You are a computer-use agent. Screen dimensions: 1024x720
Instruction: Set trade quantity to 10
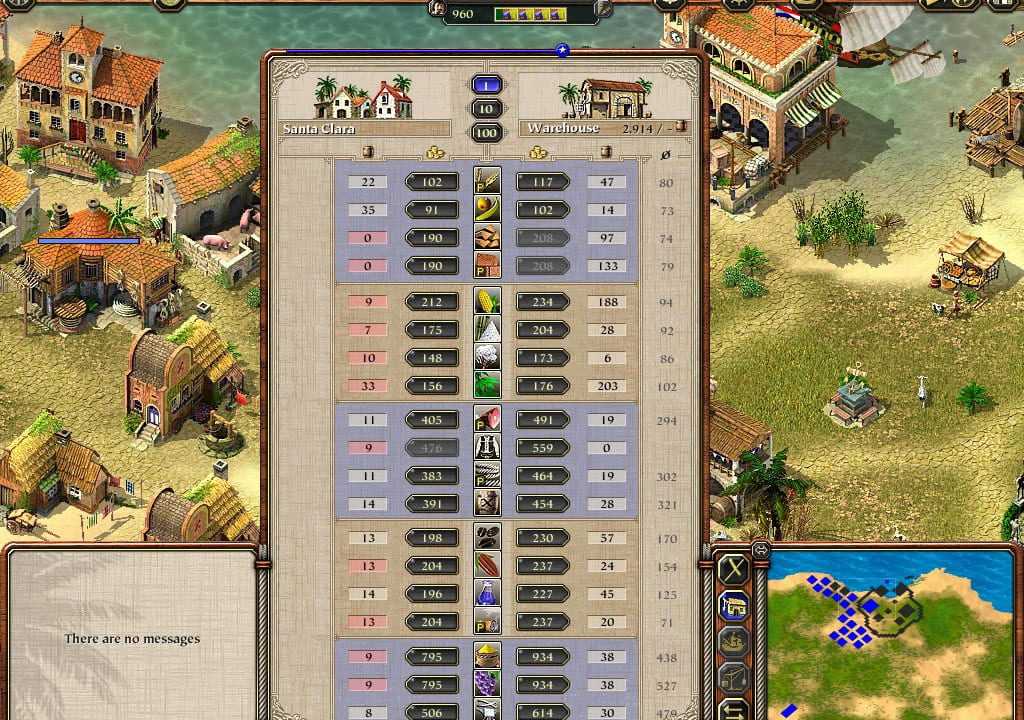coord(487,109)
